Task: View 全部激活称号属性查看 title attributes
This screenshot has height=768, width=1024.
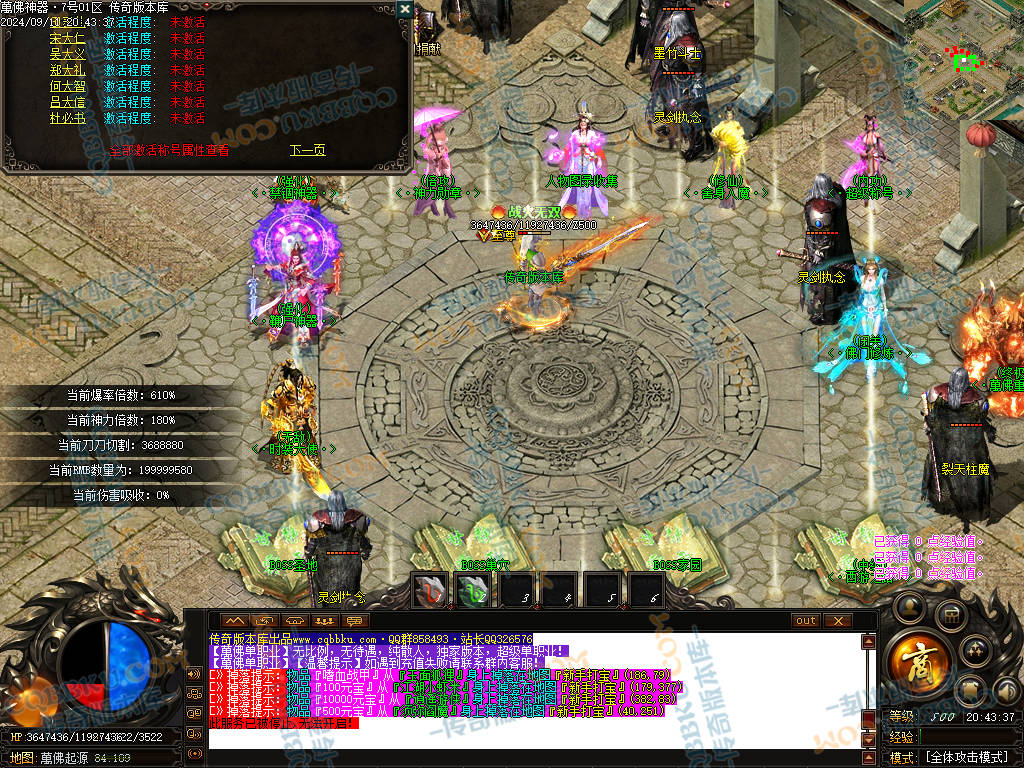Action: coord(169,151)
